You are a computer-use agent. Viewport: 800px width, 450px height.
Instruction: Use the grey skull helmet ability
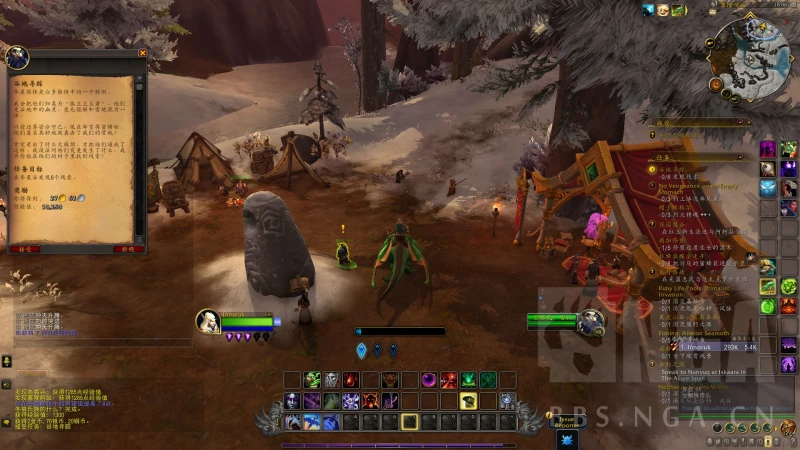(x=331, y=380)
